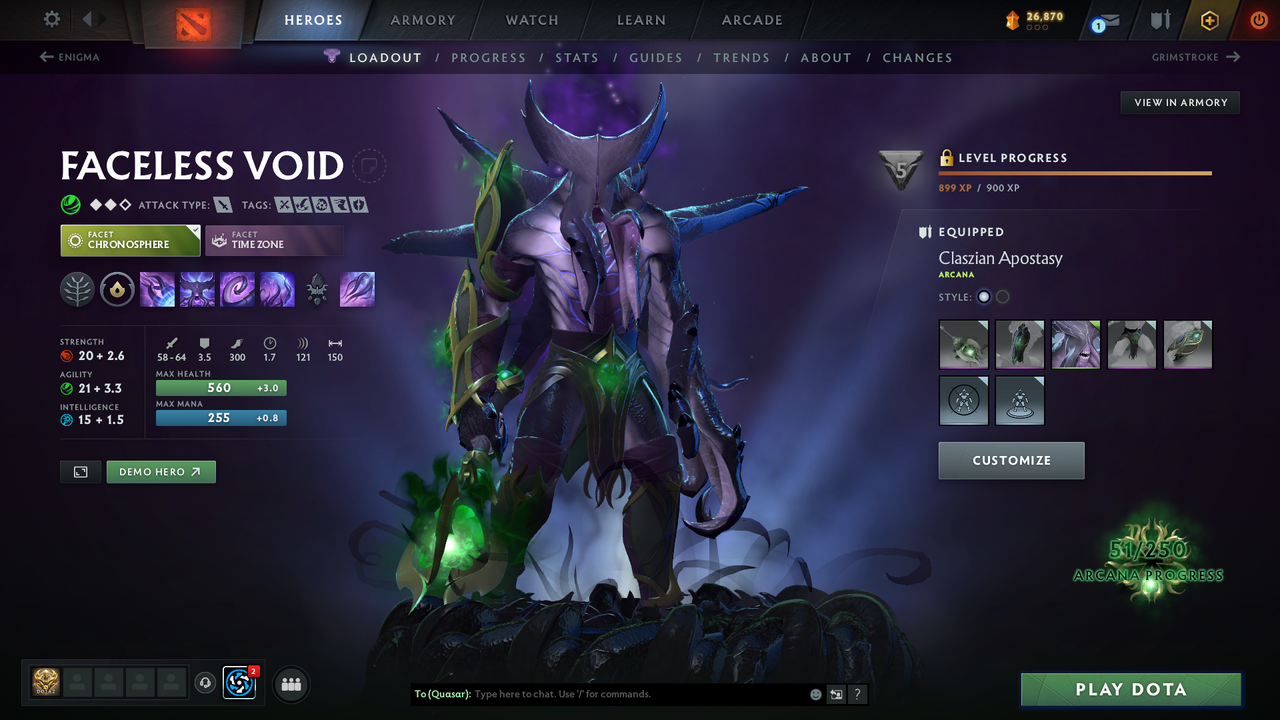This screenshot has height=720, width=1280.
Task: Click the PLAY DOTA button
Action: click(x=1130, y=689)
